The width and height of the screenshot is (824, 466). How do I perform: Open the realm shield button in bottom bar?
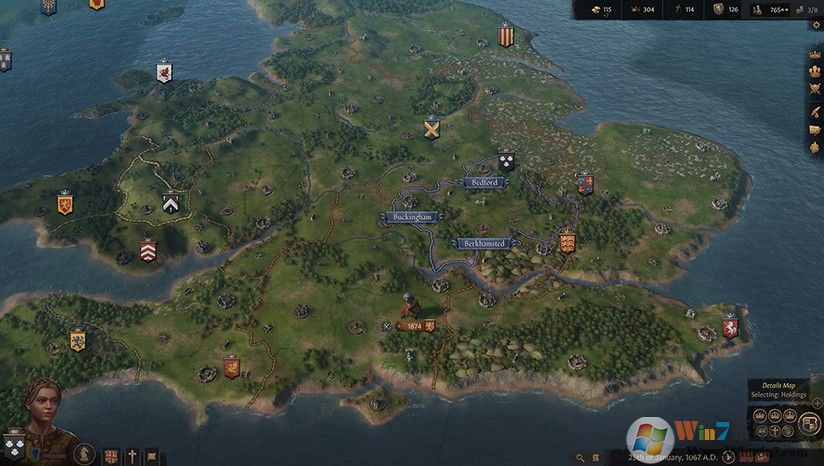[x=111, y=455]
